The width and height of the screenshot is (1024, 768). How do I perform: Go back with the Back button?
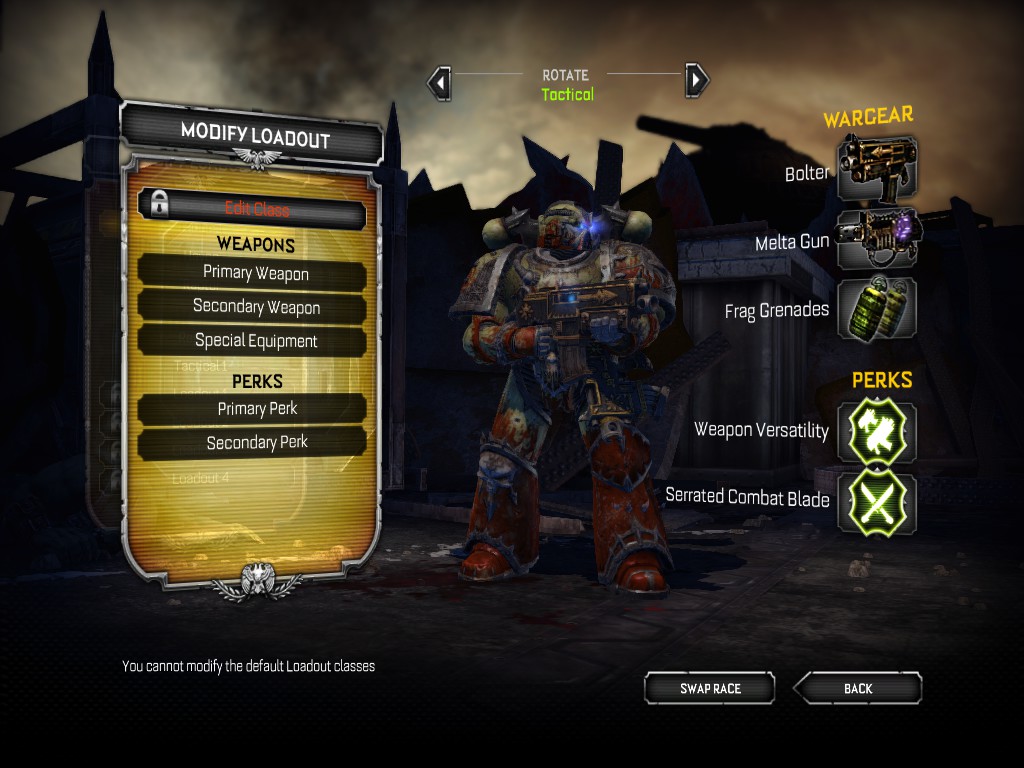click(x=858, y=688)
